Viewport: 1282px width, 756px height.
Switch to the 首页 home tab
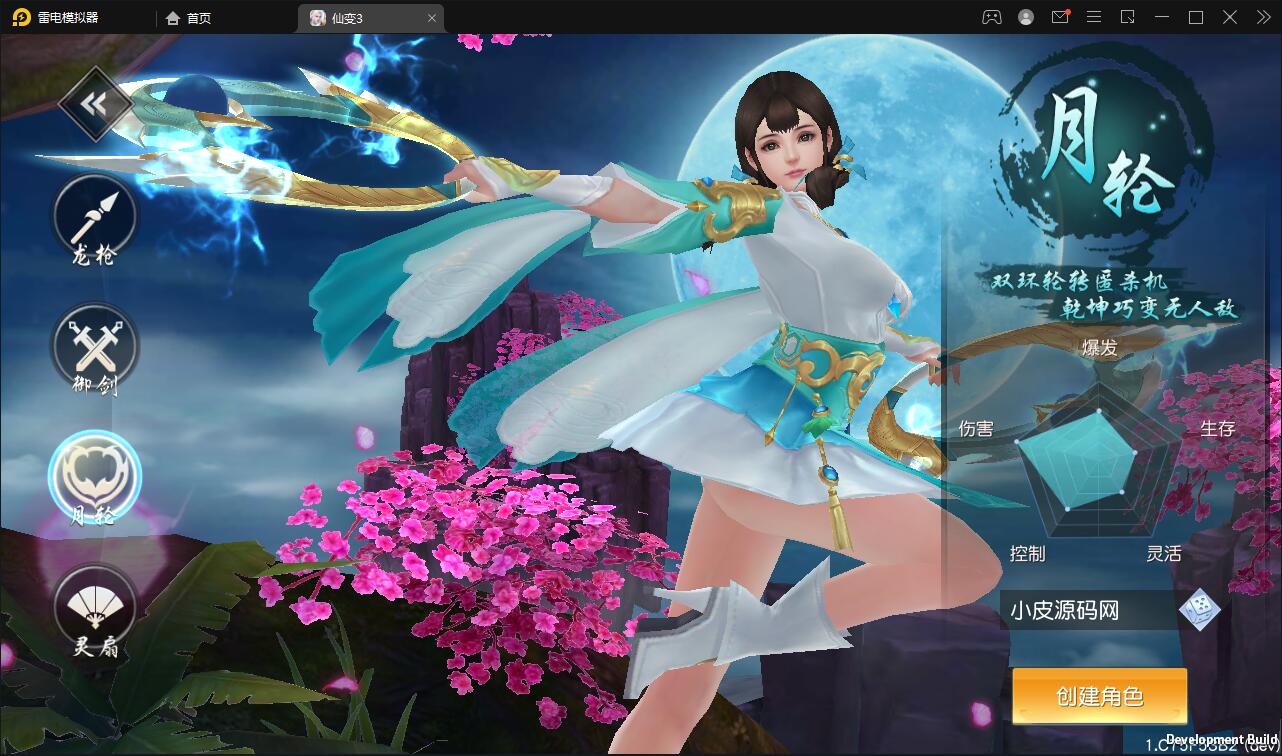pyautogui.click(x=188, y=17)
